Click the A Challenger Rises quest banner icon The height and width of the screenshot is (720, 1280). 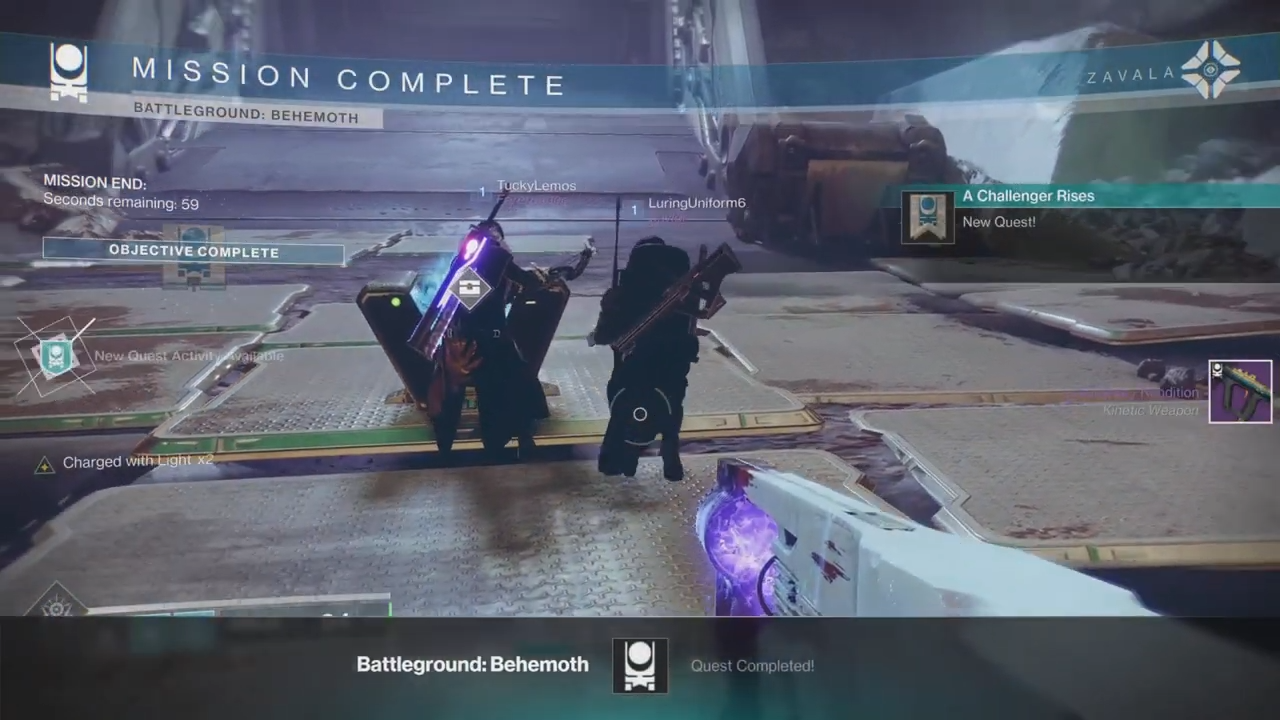928,217
